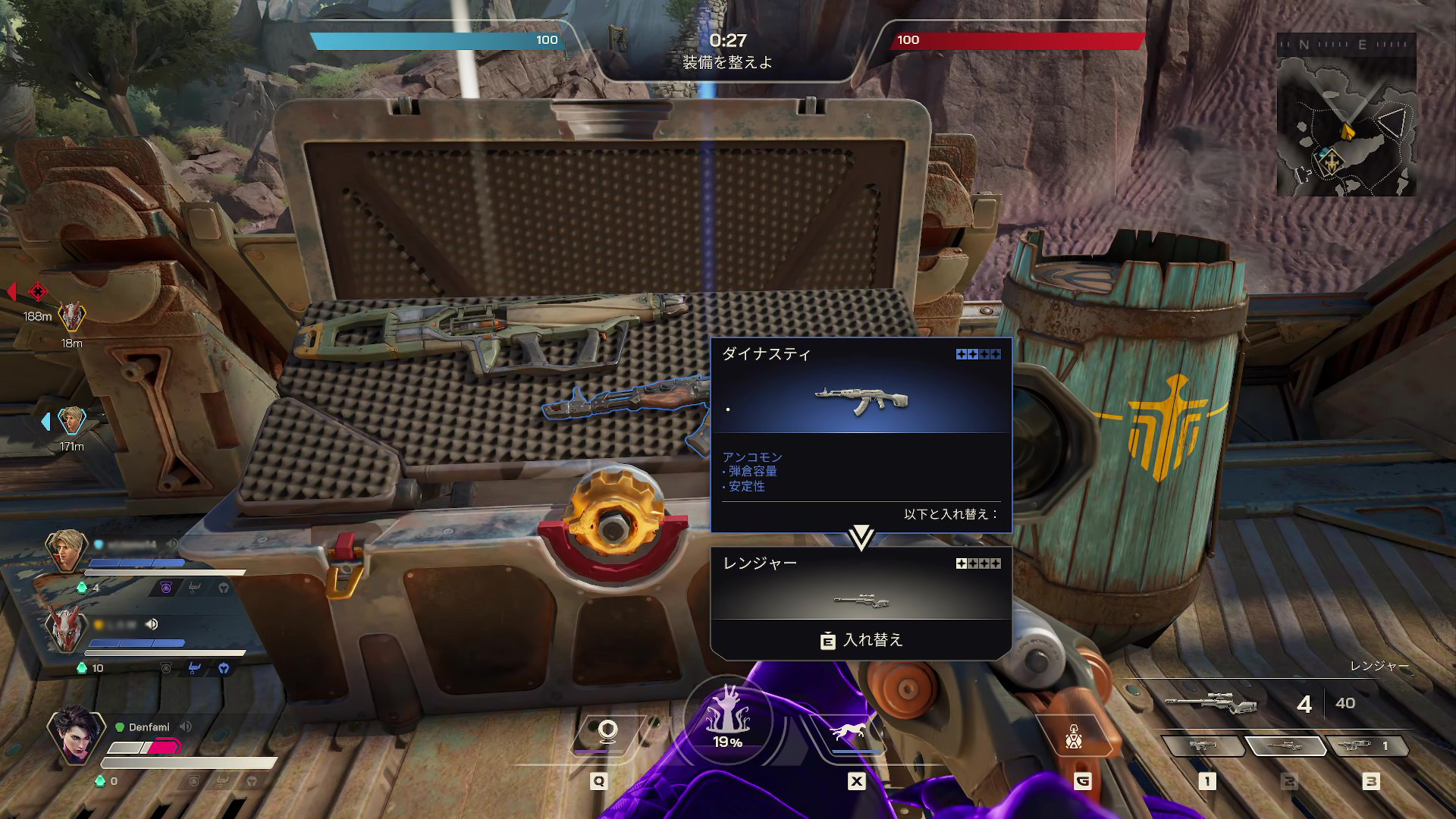
Task: Mute the blond teammate's speaker icon
Action: [174, 545]
